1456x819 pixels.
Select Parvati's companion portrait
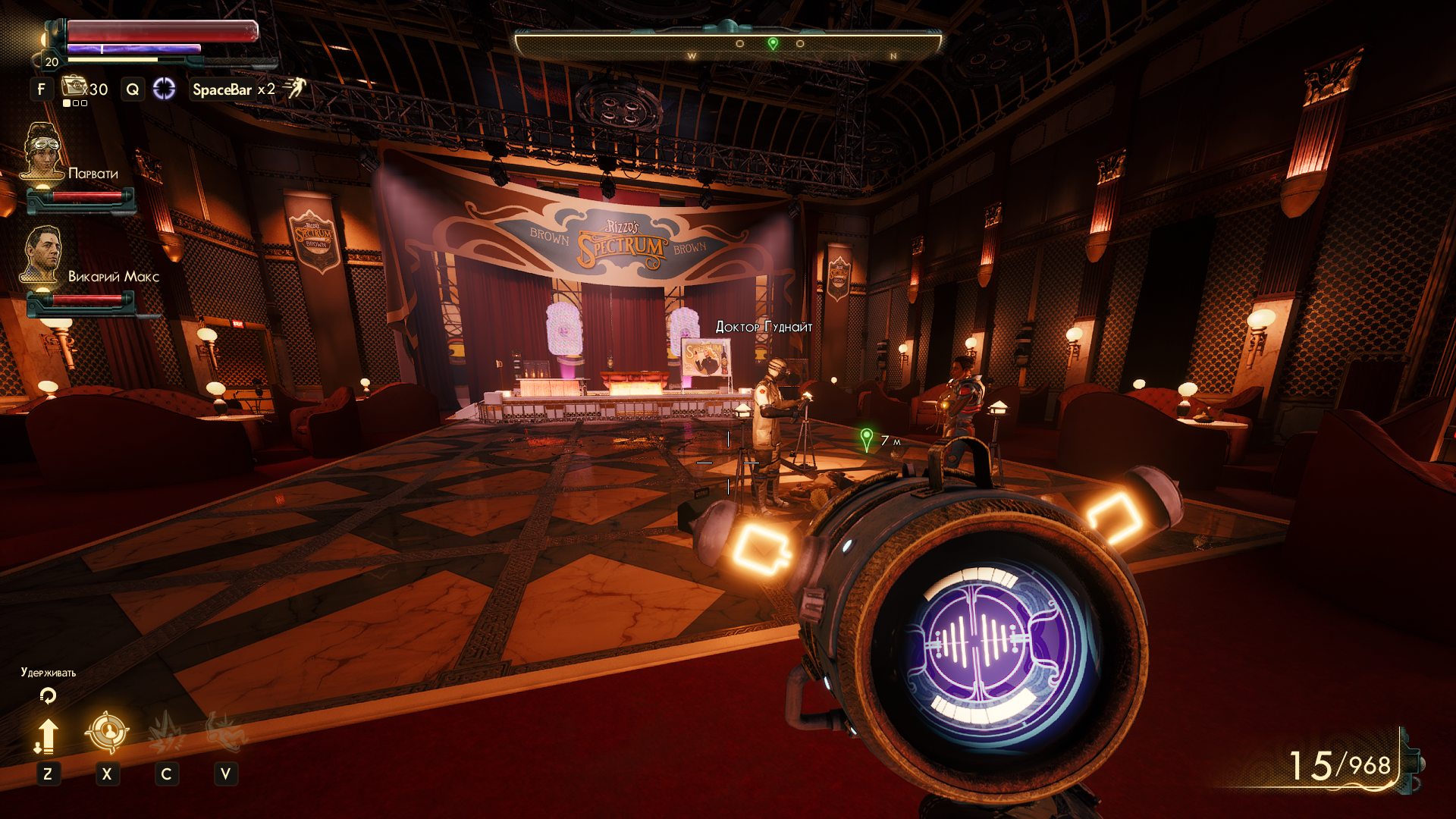pos(42,152)
